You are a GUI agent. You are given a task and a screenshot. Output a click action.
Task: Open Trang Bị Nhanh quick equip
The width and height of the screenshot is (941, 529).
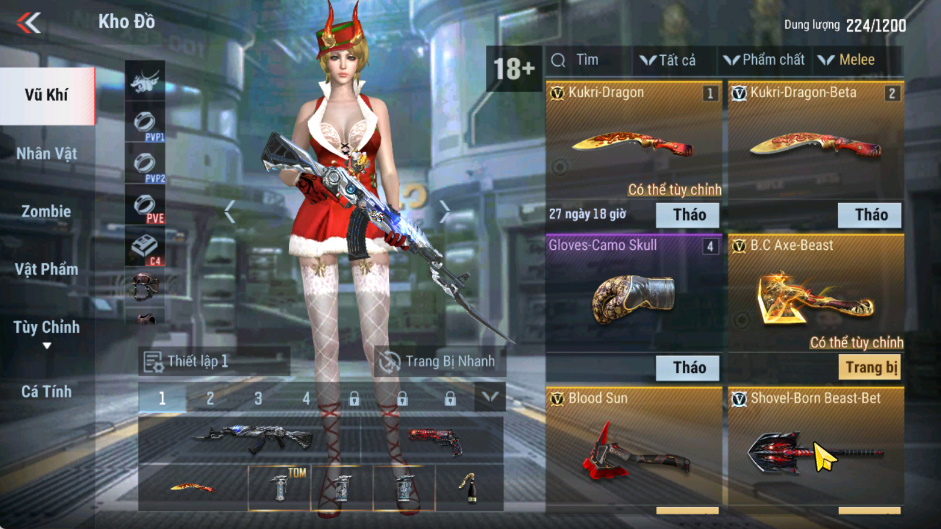coord(436,361)
